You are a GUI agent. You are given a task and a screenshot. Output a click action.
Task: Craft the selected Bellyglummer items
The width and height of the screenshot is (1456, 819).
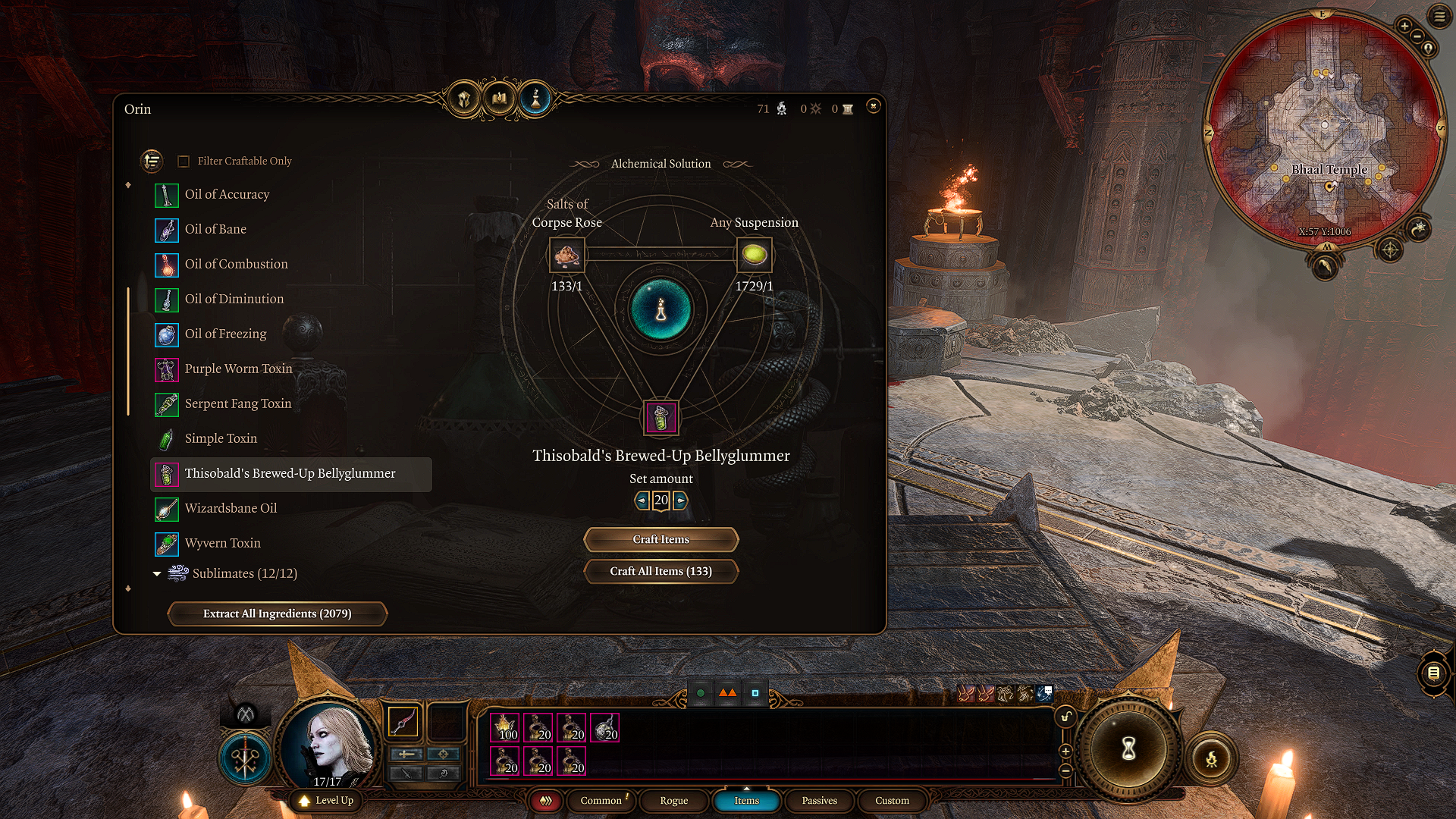pyautogui.click(x=661, y=539)
